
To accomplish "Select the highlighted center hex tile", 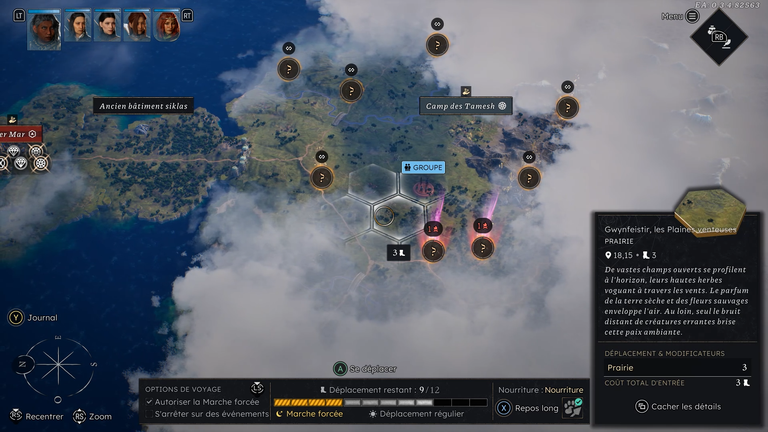I will [x=385, y=216].
